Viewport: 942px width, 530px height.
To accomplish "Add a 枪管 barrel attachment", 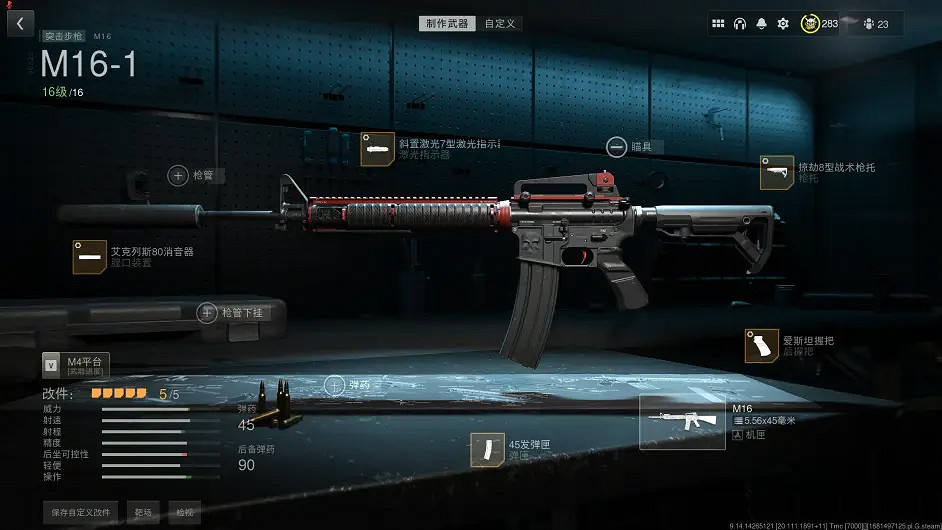I will click(179, 175).
